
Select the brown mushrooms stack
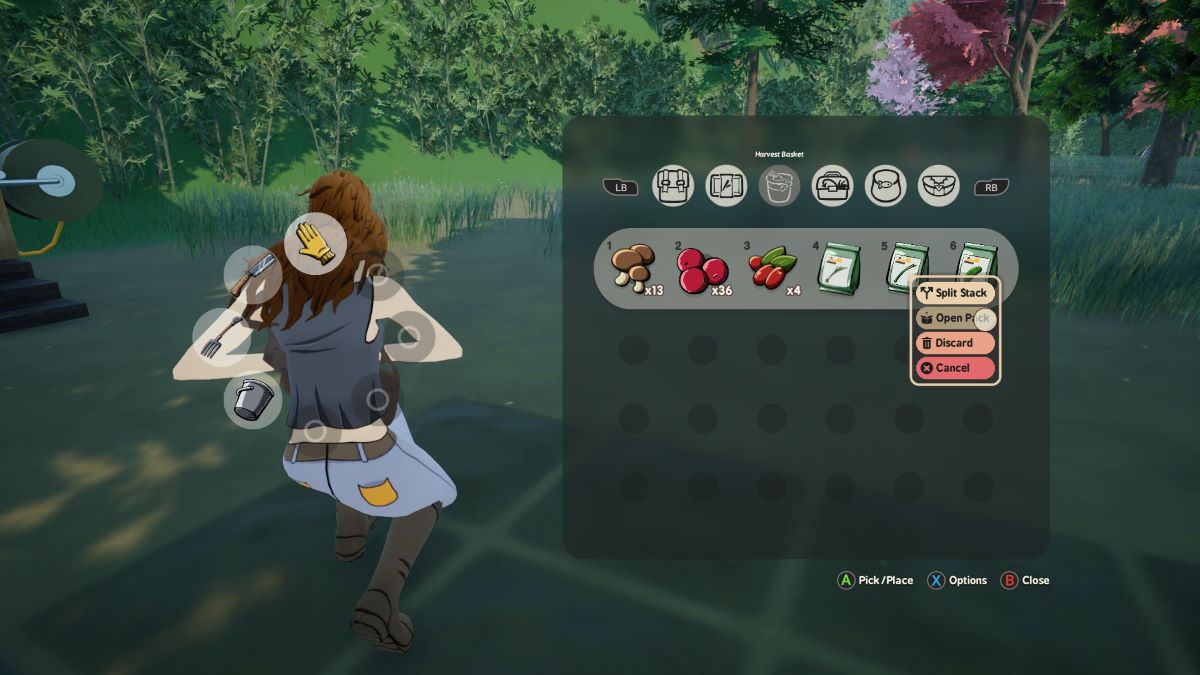click(633, 268)
